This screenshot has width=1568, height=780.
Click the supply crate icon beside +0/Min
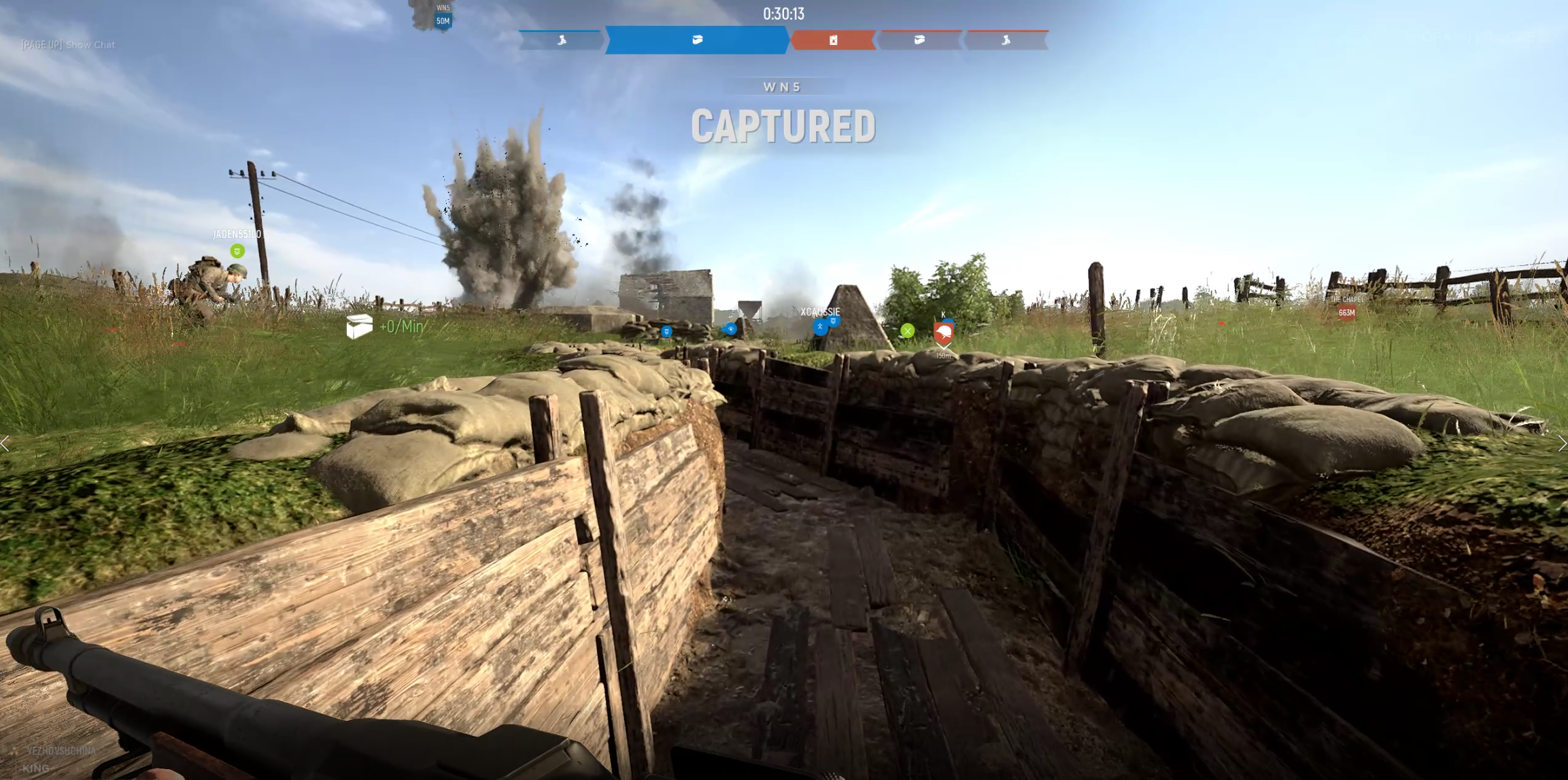pyautogui.click(x=360, y=326)
